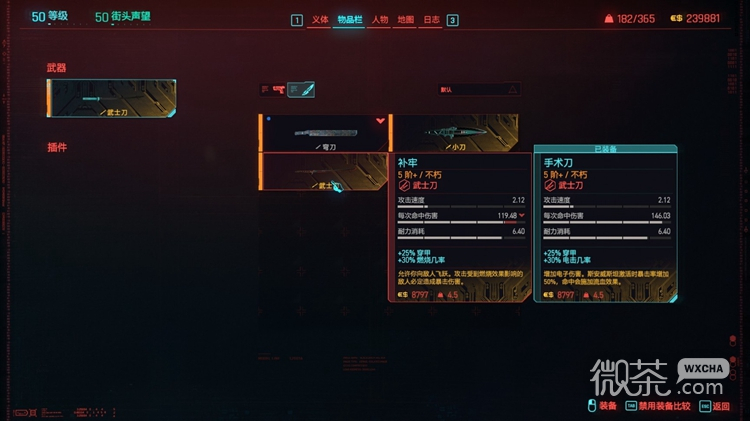Open the 默认 sort dropdown
The width and height of the screenshot is (750, 421).
[x=479, y=89]
